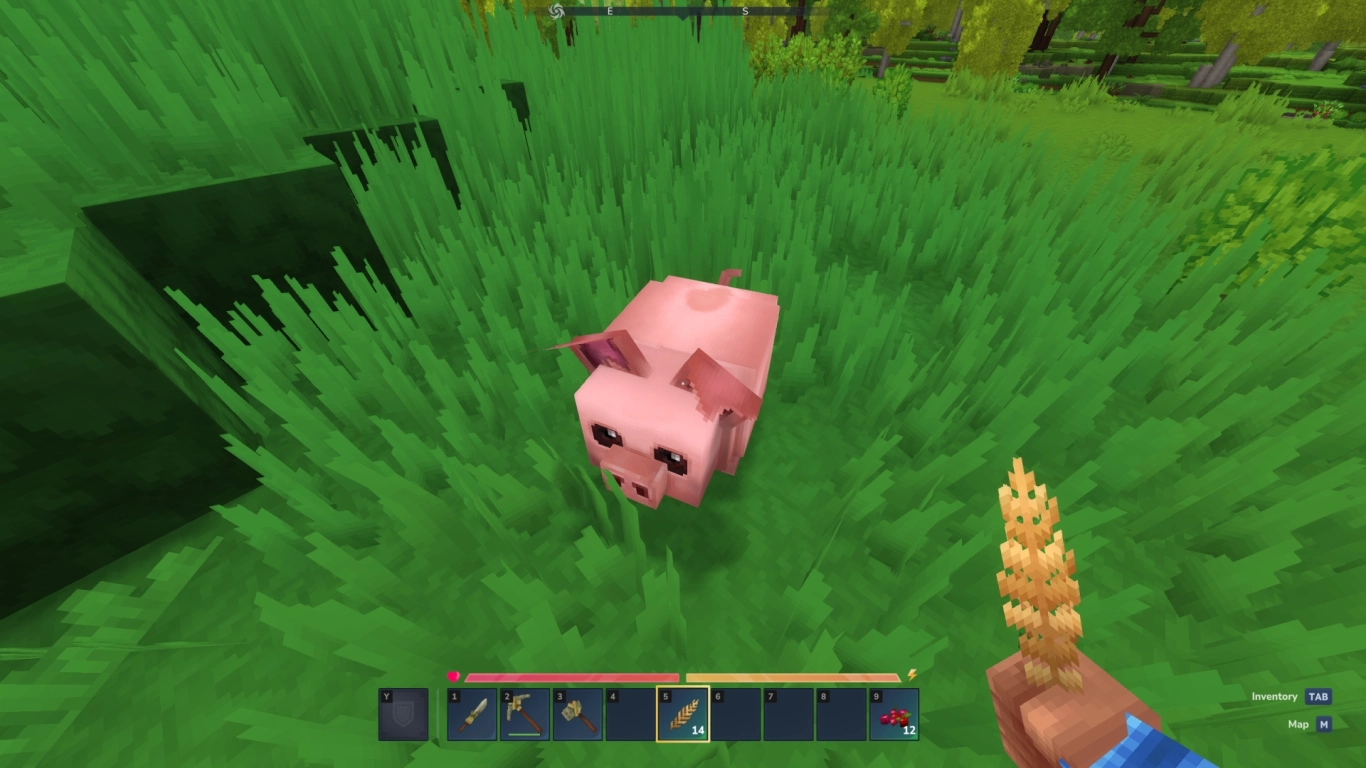1366x768 pixels.
Task: Click the swirl icon on the compass bar
Action: (x=555, y=12)
